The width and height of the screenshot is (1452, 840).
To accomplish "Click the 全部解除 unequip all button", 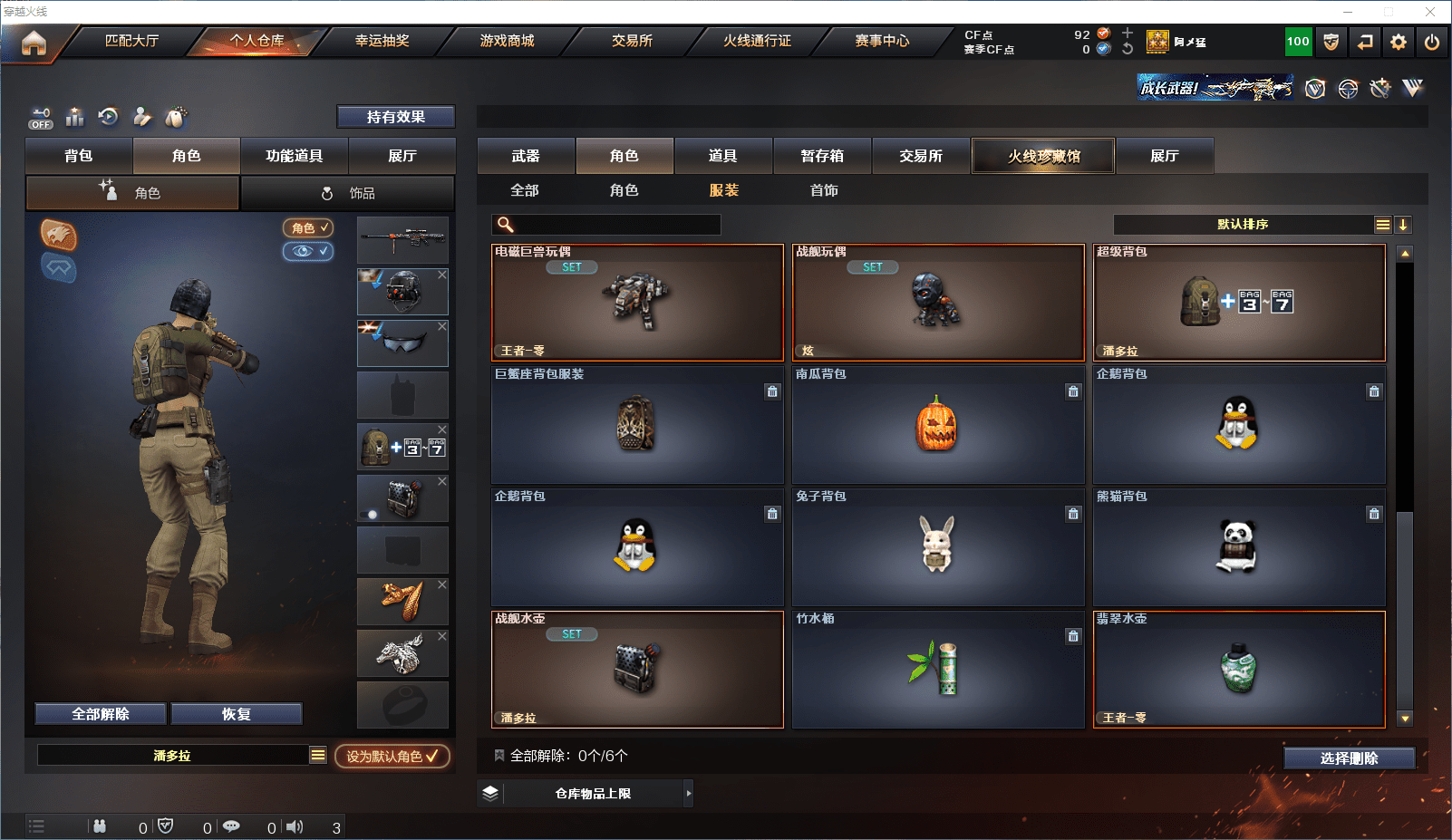I will coord(101,714).
